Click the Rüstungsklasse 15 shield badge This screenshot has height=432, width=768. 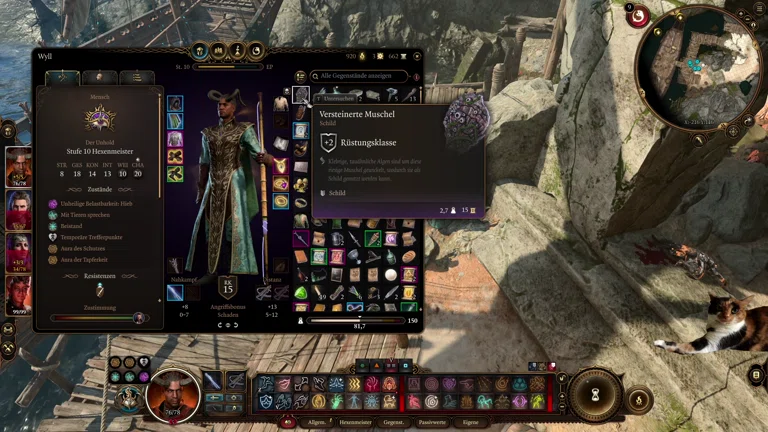[228, 288]
